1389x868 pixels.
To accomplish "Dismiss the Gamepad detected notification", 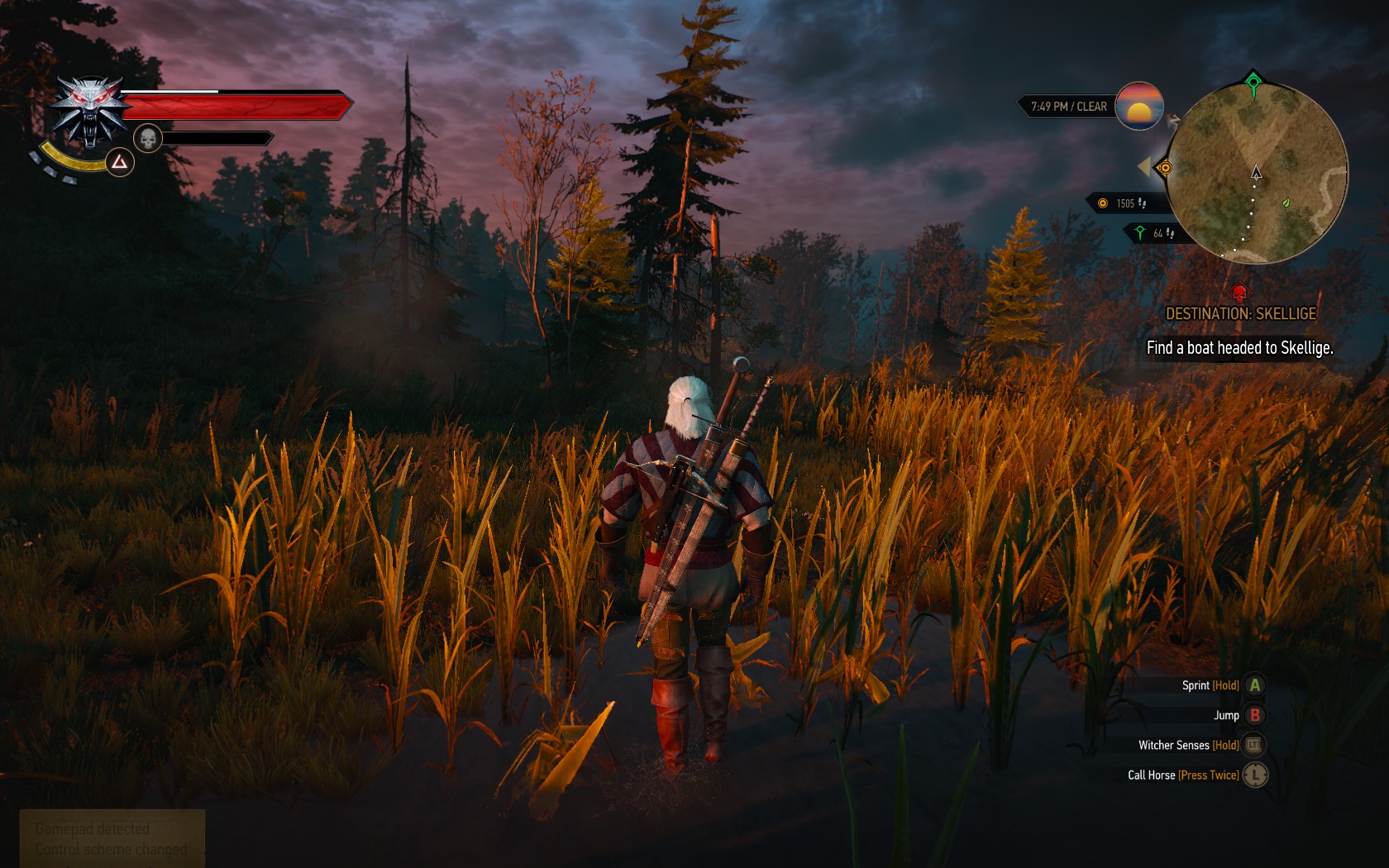I will click(112, 838).
